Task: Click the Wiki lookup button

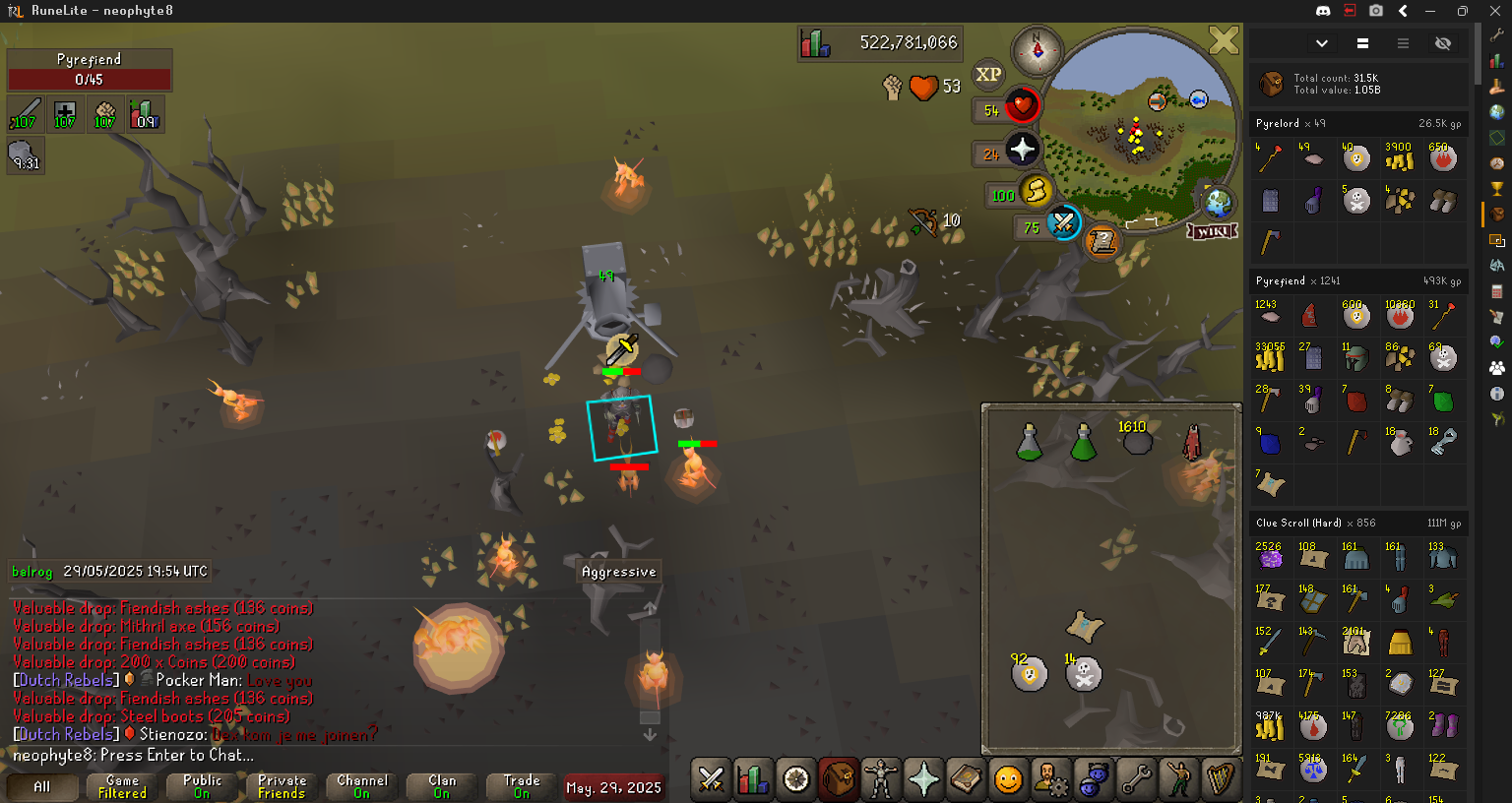Action: (1212, 231)
